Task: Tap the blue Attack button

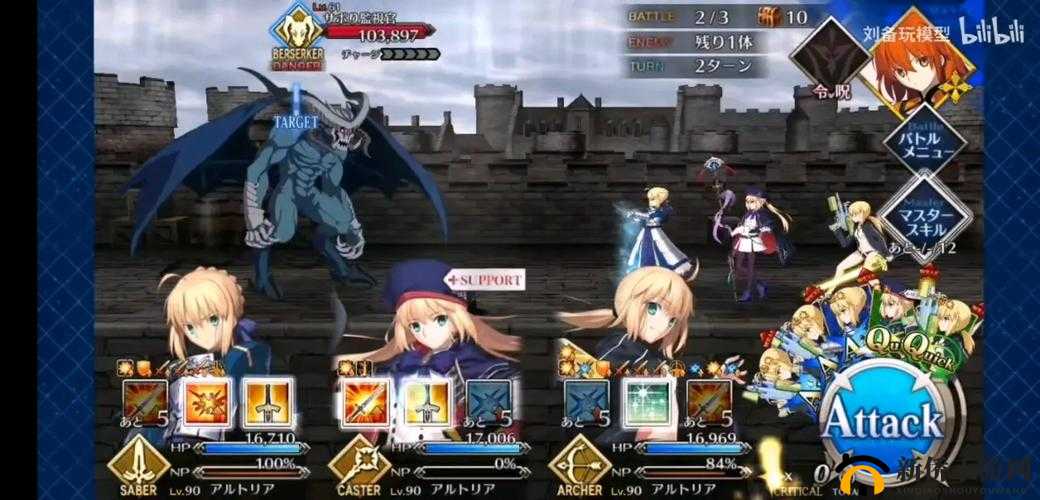Action: click(x=882, y=420)
